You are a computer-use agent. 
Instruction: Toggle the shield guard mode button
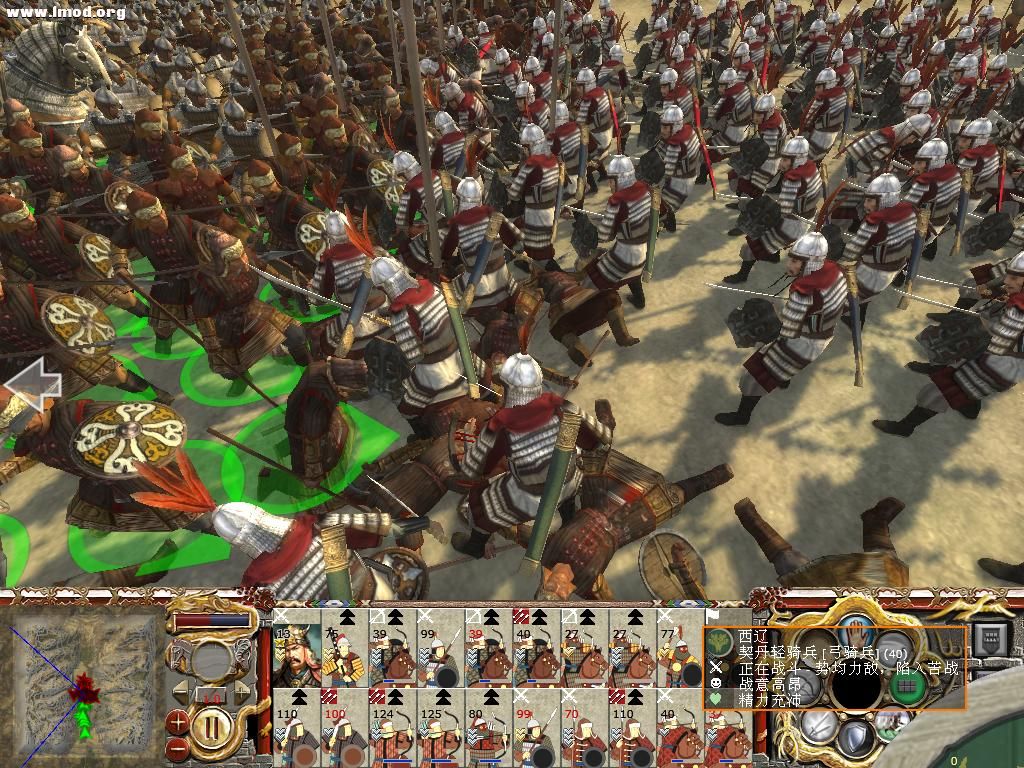pos(856,738)
